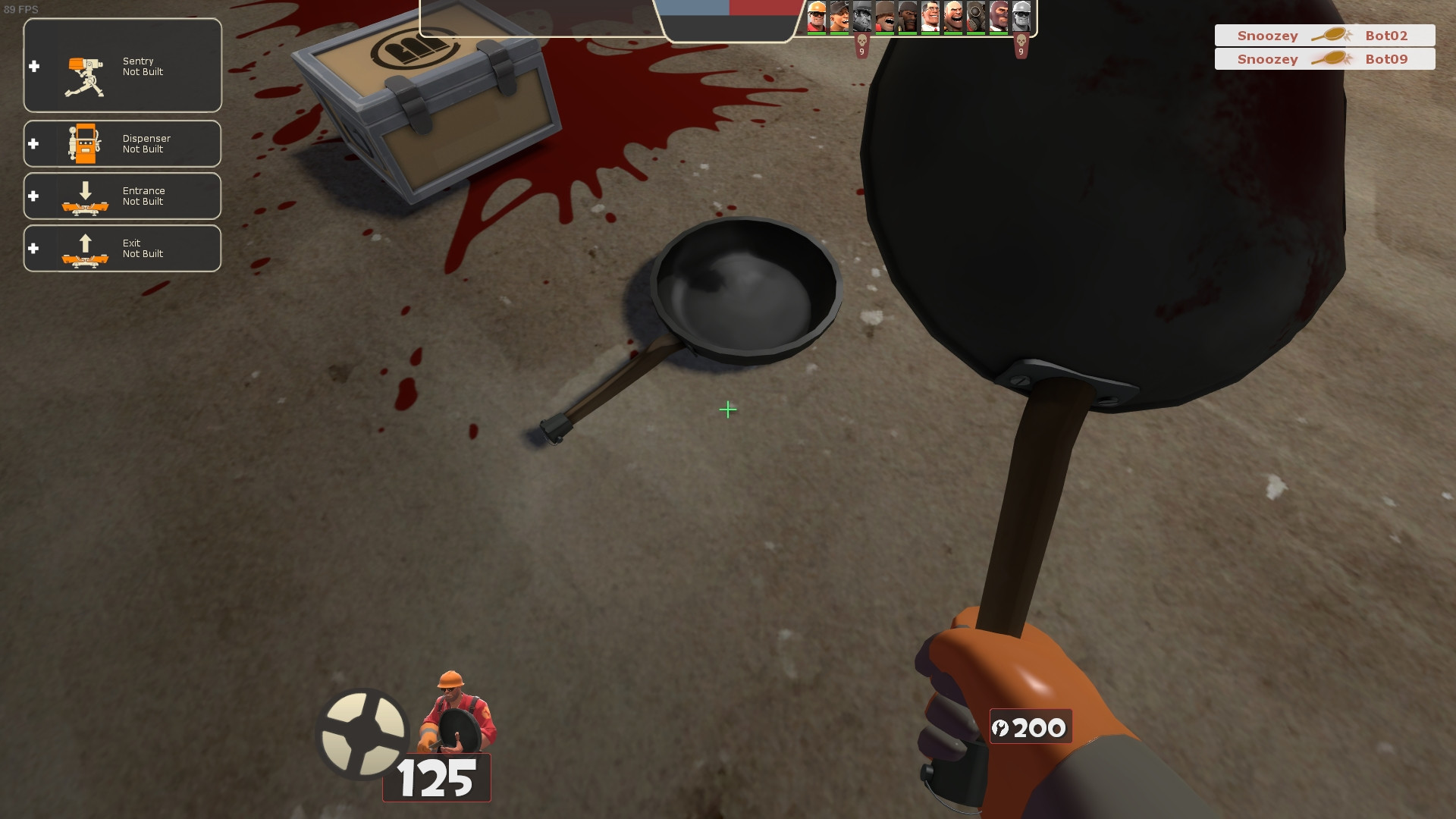Viewport: 1456px width, 819px height.
Task: Select the Teleporter Exit up-arrow icon
Action: coord(85,248)
